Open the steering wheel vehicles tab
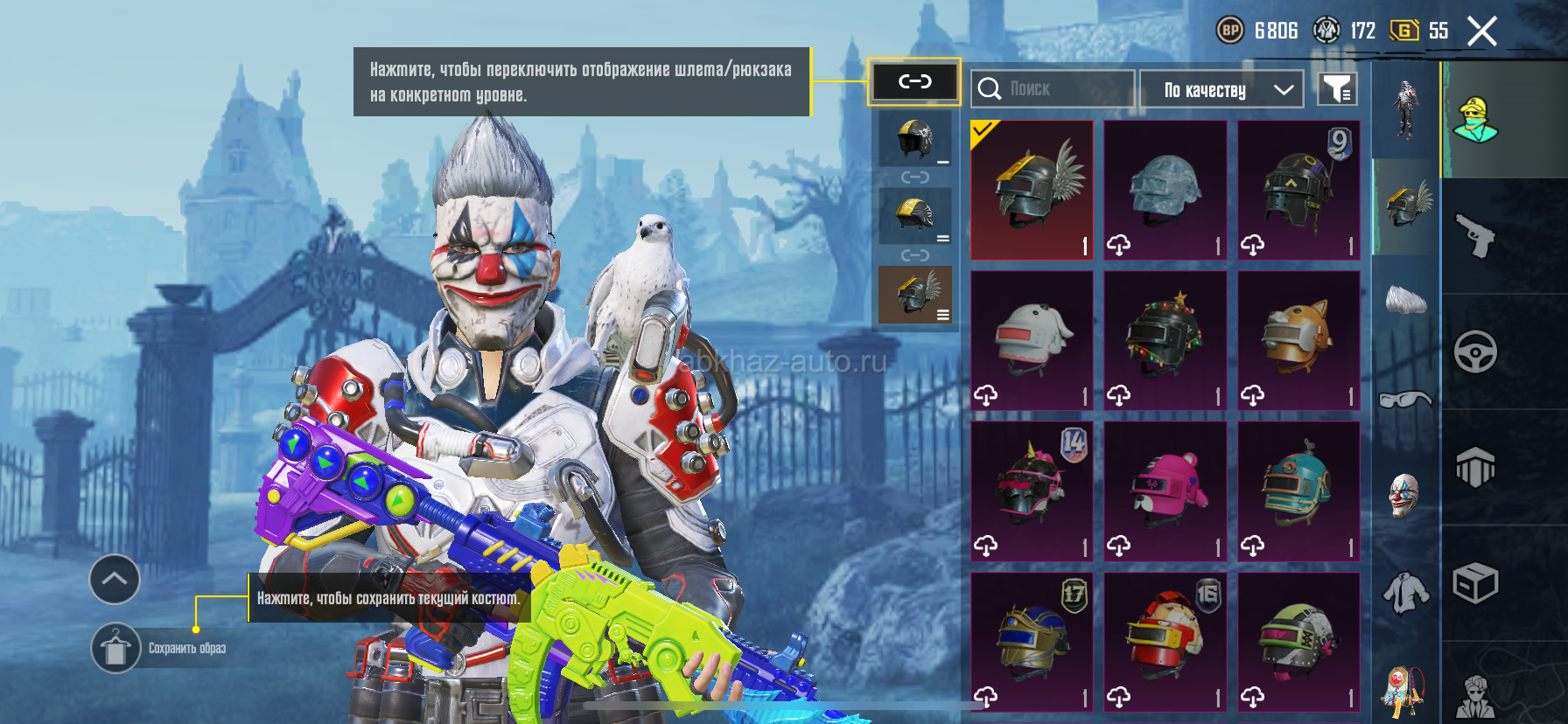Viewport: 1568px width, 724px height. pos(1475,352)
